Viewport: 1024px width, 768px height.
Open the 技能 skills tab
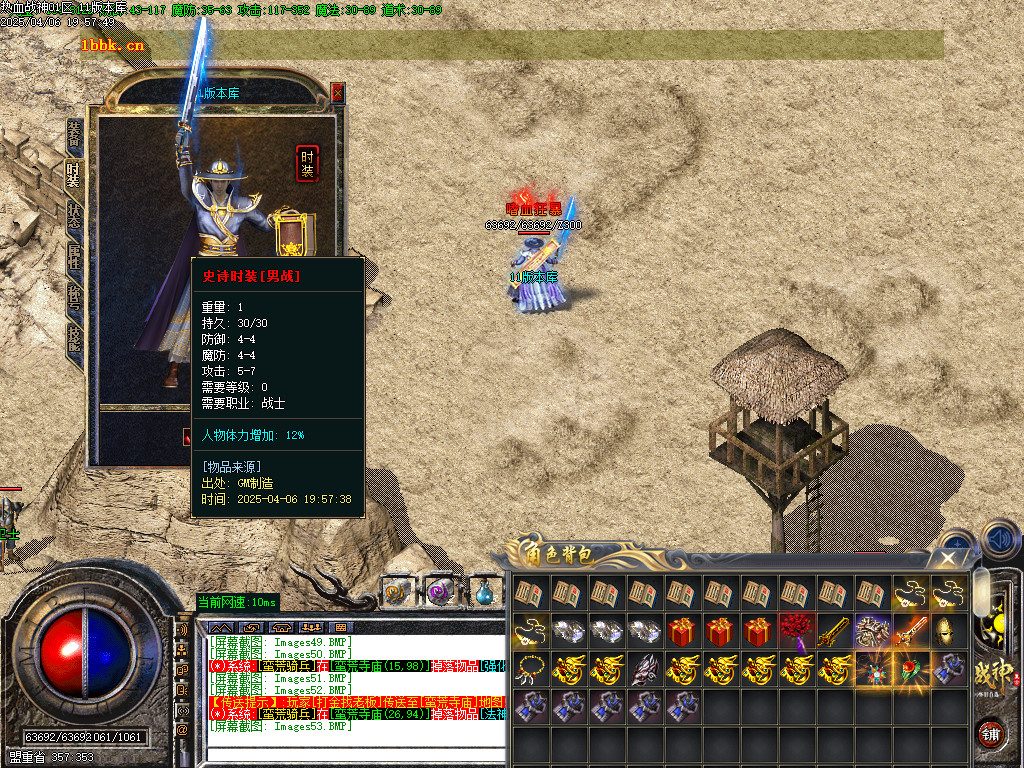pos(74,339)
